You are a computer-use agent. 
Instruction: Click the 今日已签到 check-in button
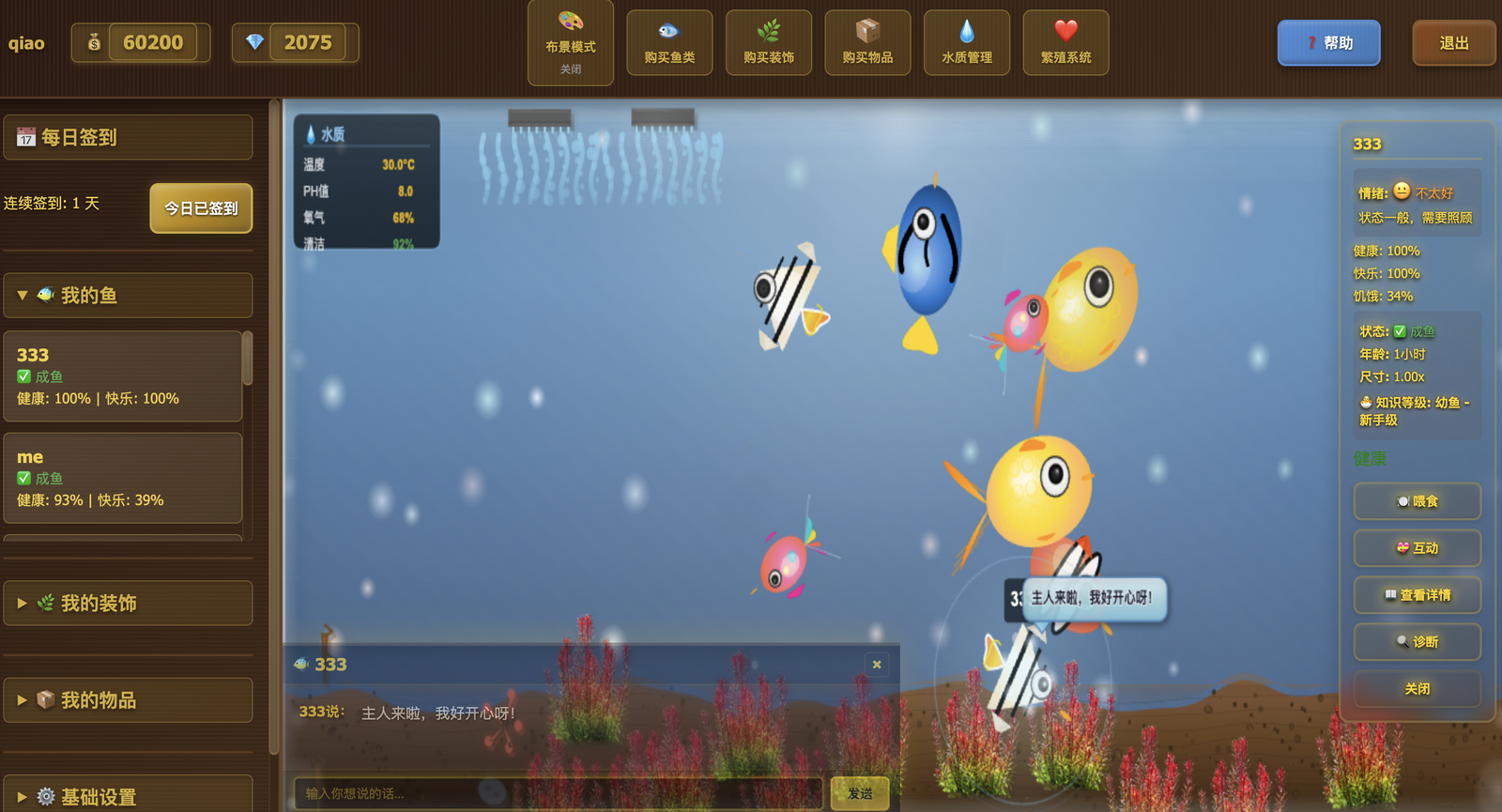(200, 208)
